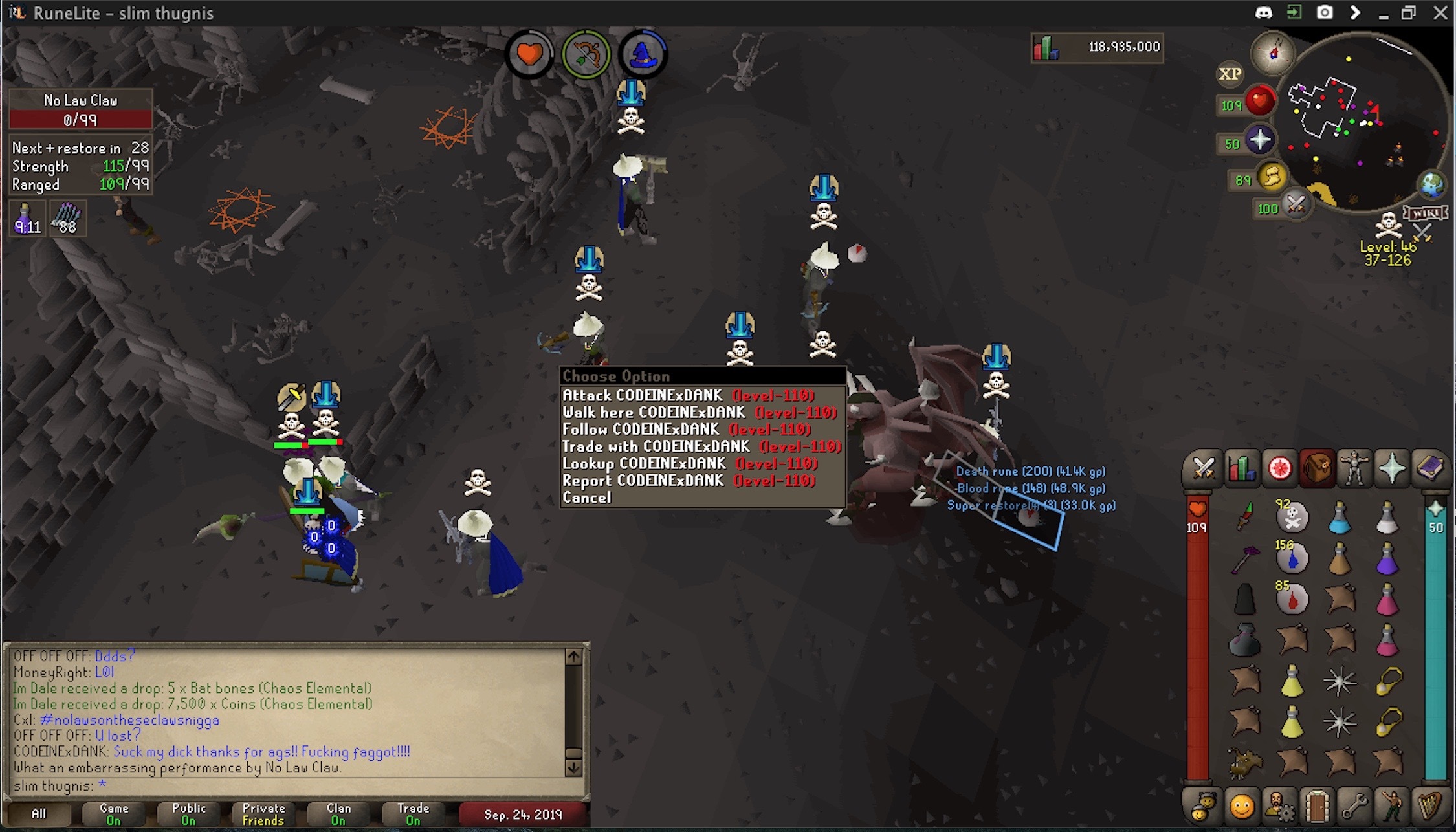Switch to the Skills tab

[x=1241, y=468]
